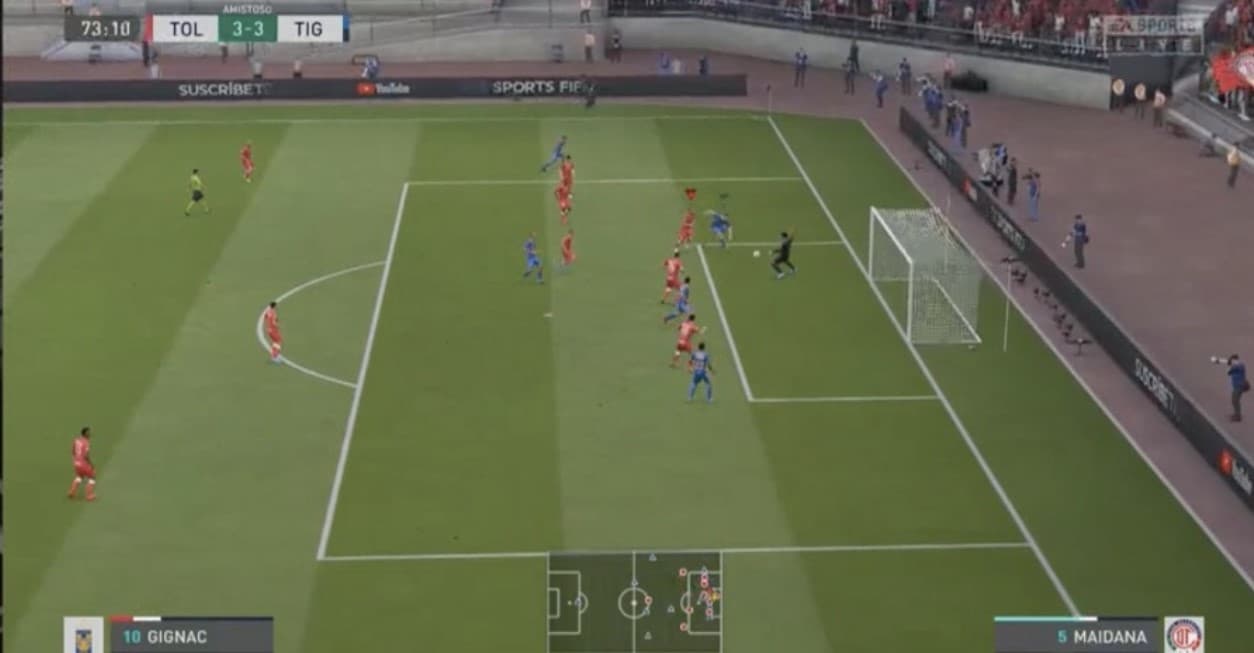Select the Maidana player name panel

point(1076,636)
